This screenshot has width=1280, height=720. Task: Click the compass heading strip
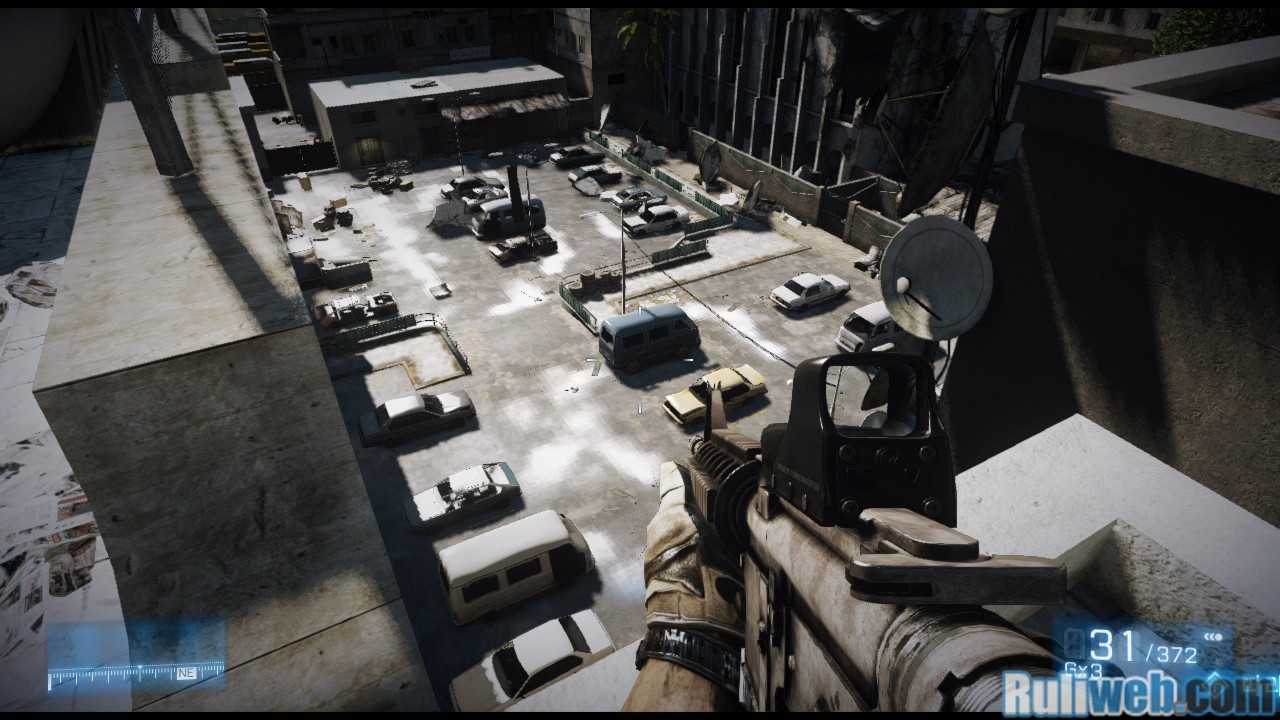[136, 673]
